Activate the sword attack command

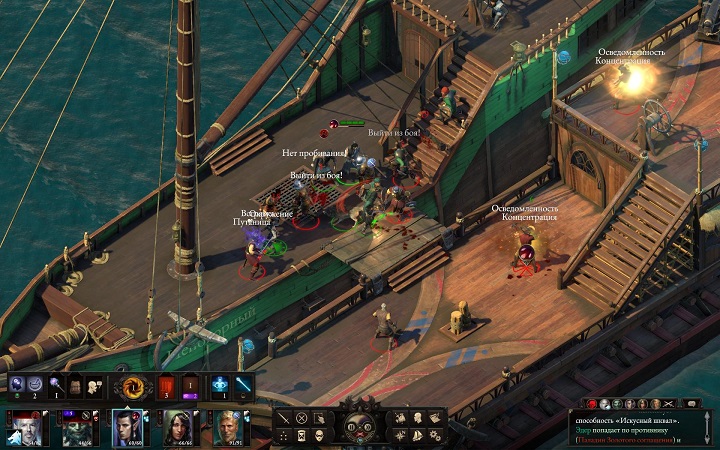point(284,417)
